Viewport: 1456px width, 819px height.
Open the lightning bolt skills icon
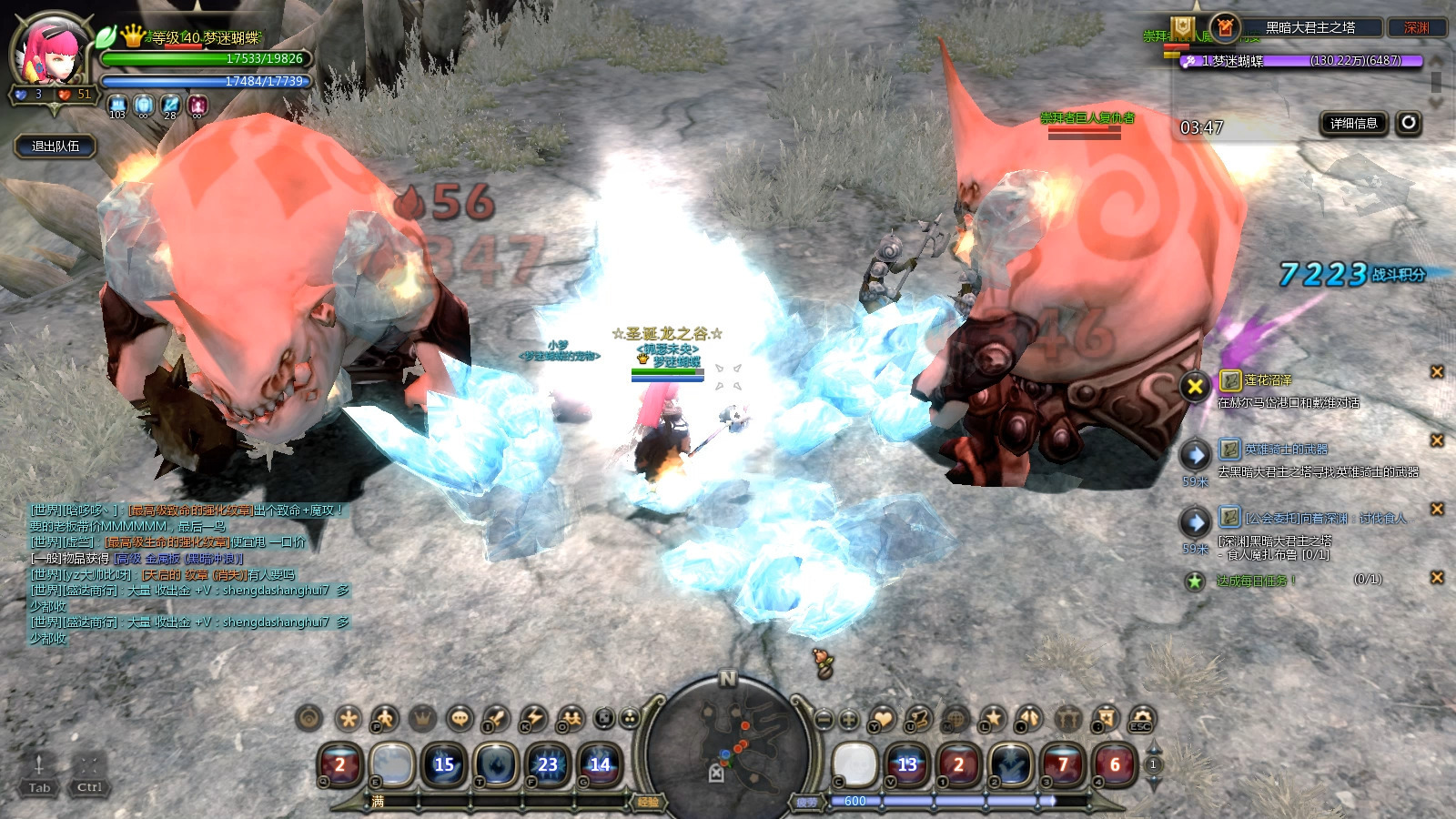[532, 719]
